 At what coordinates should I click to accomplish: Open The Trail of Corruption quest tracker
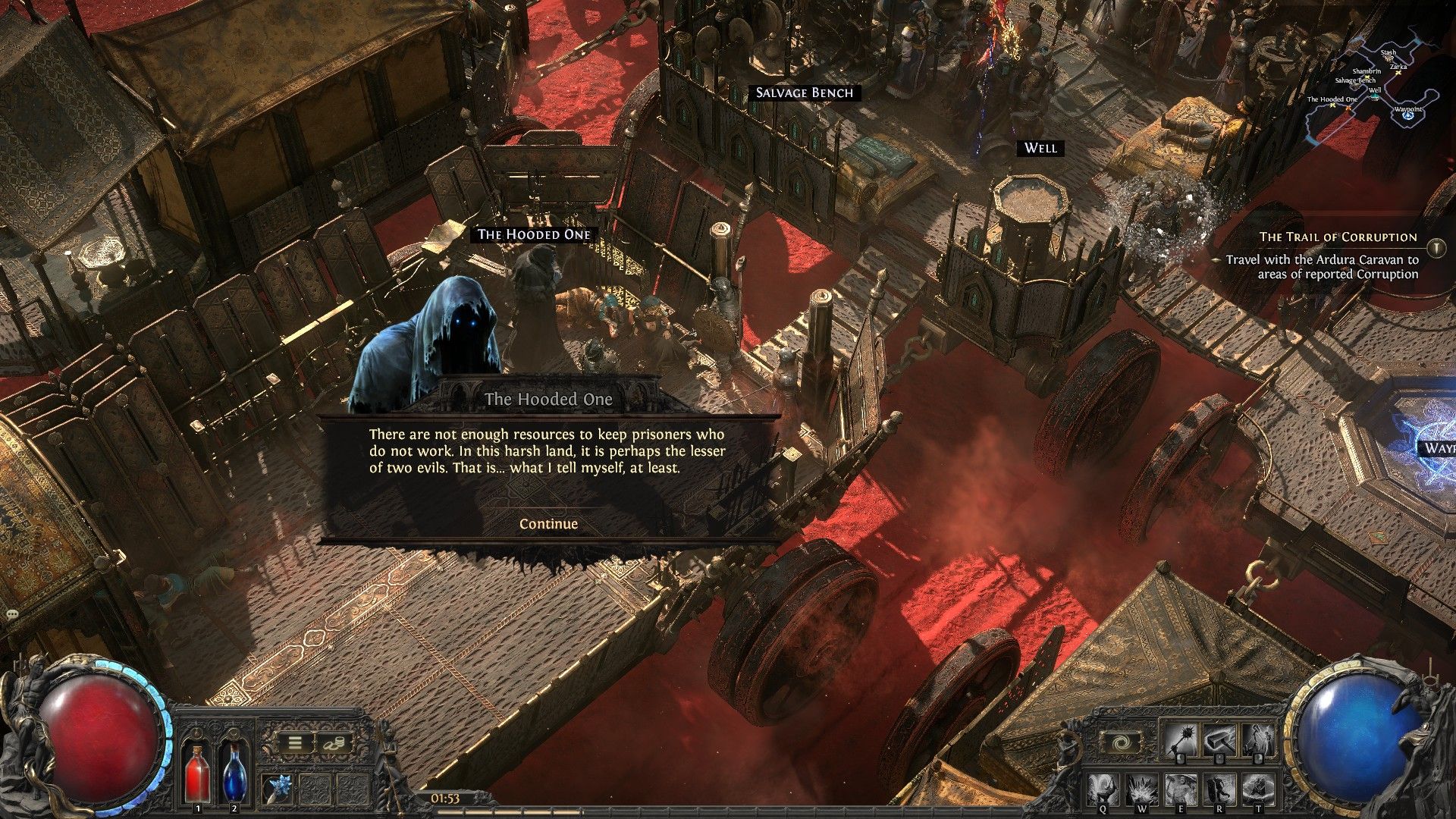[1338, 237]
